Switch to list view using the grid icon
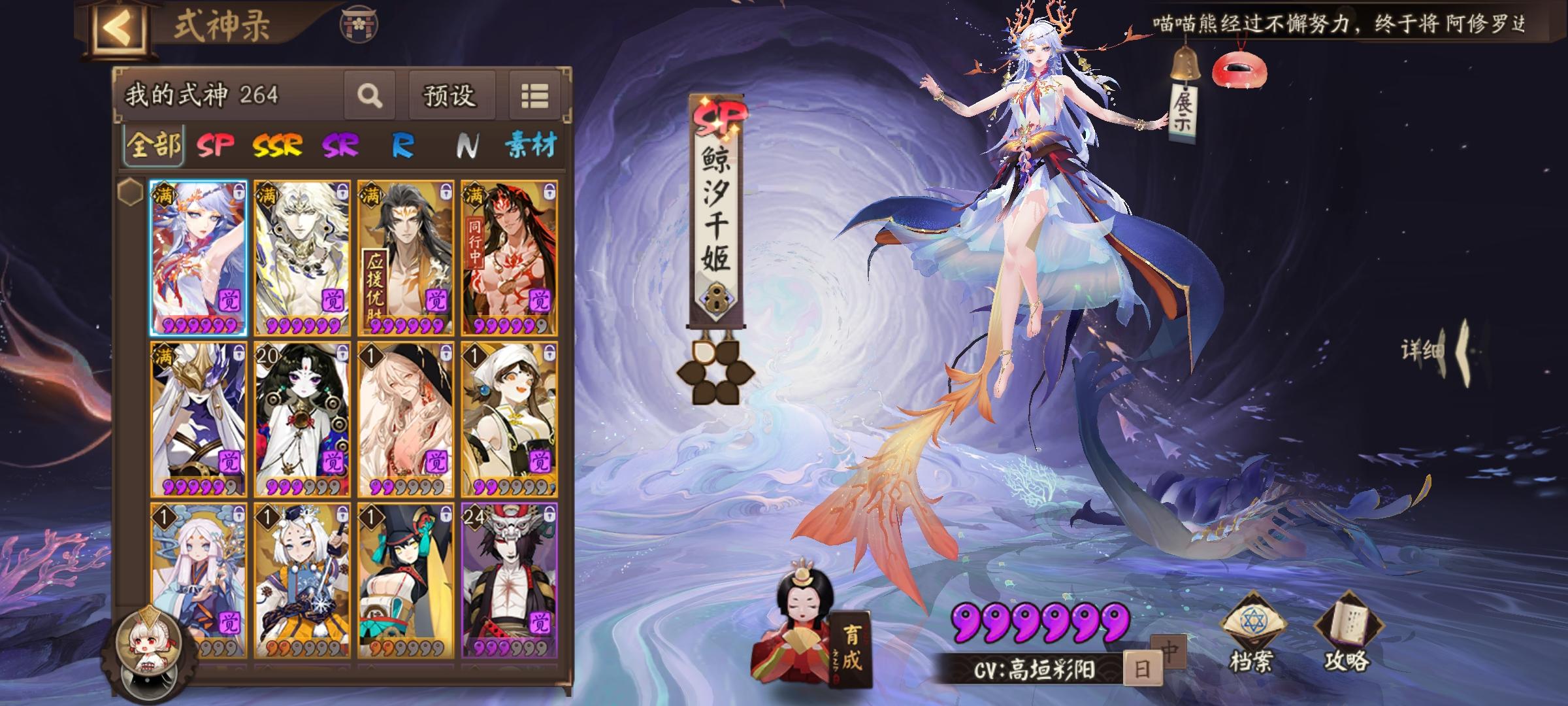This screenshot has height=706, width=1568. [x=535, y=95]
